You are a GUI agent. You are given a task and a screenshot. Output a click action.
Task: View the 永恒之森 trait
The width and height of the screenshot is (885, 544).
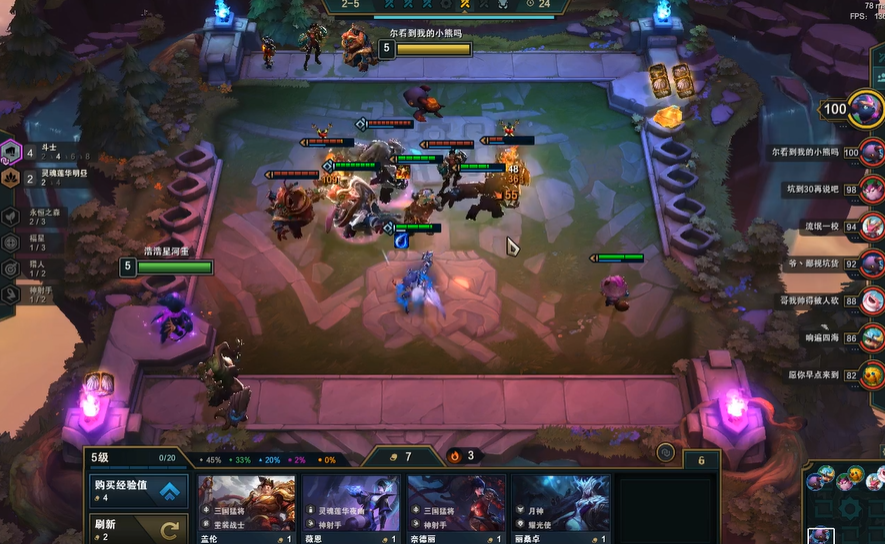point(11,215)
